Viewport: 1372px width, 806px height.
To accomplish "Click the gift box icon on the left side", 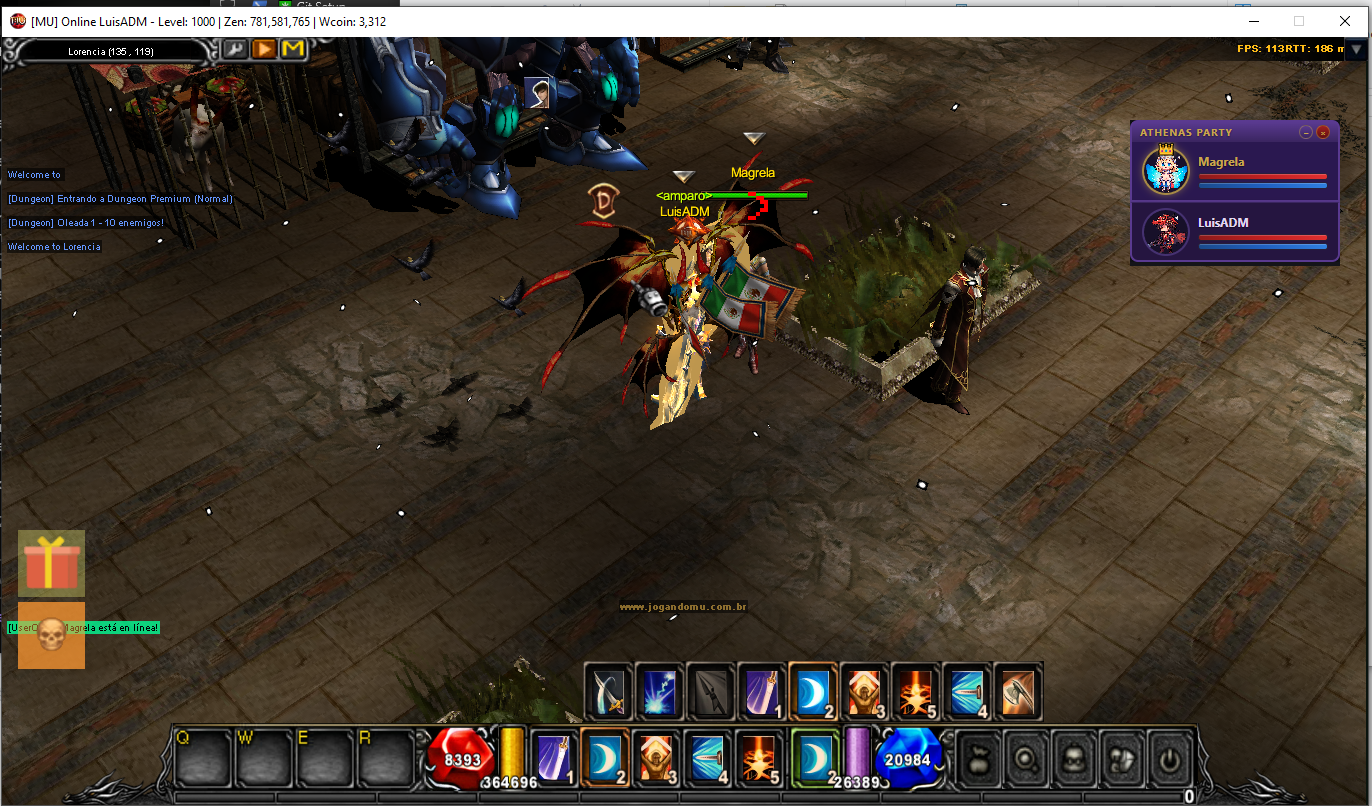I will coord(50,562).
